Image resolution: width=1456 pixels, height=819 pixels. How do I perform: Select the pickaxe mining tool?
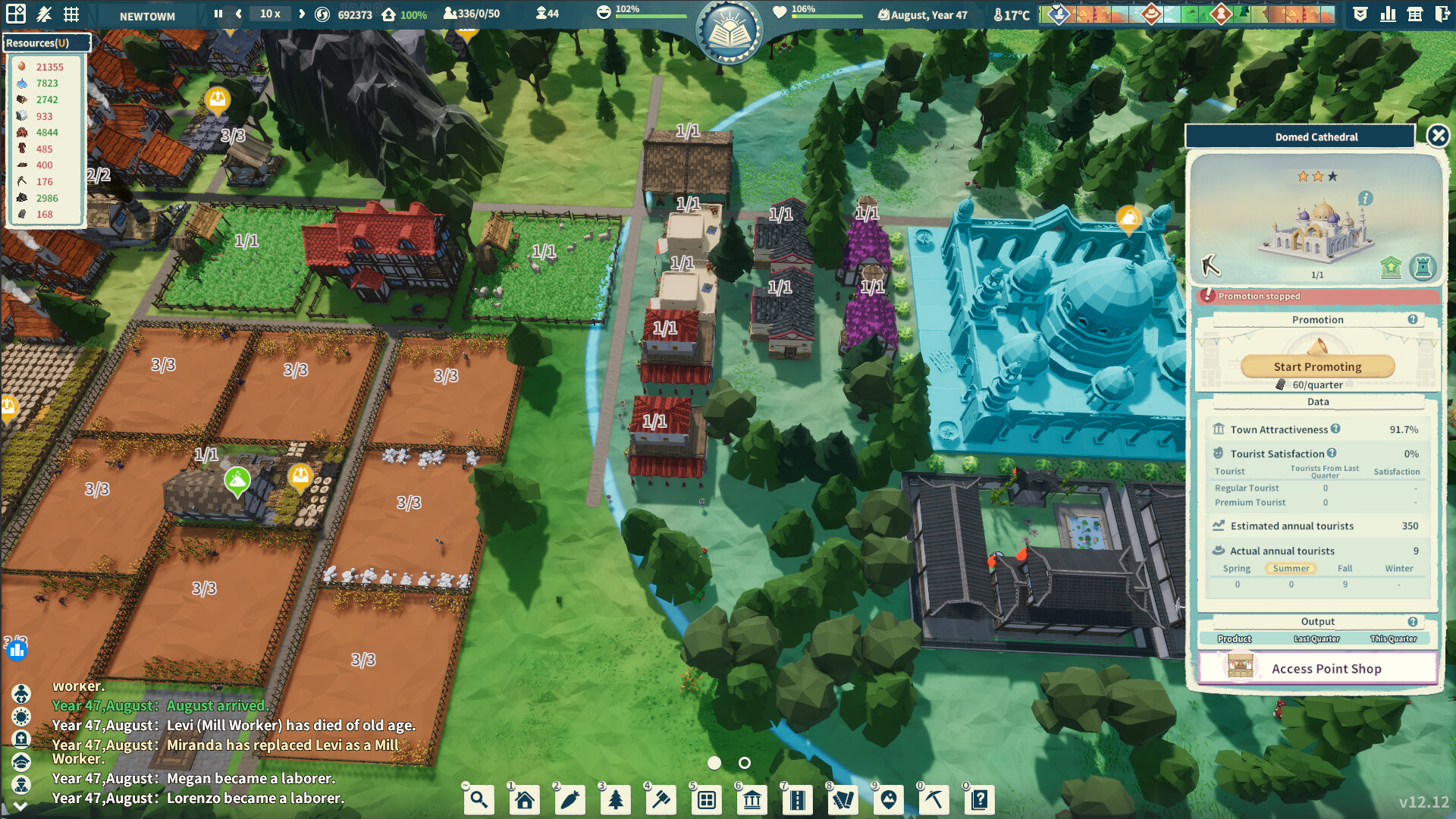point(934,799)
